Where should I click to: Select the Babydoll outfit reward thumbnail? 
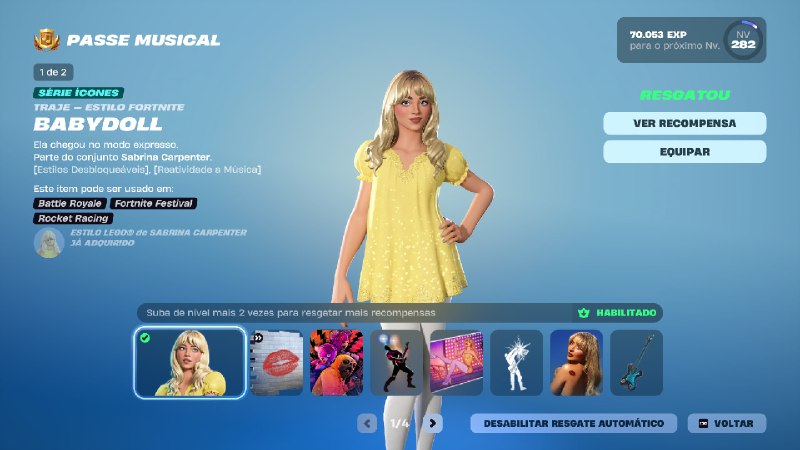[x=189, y=362]
